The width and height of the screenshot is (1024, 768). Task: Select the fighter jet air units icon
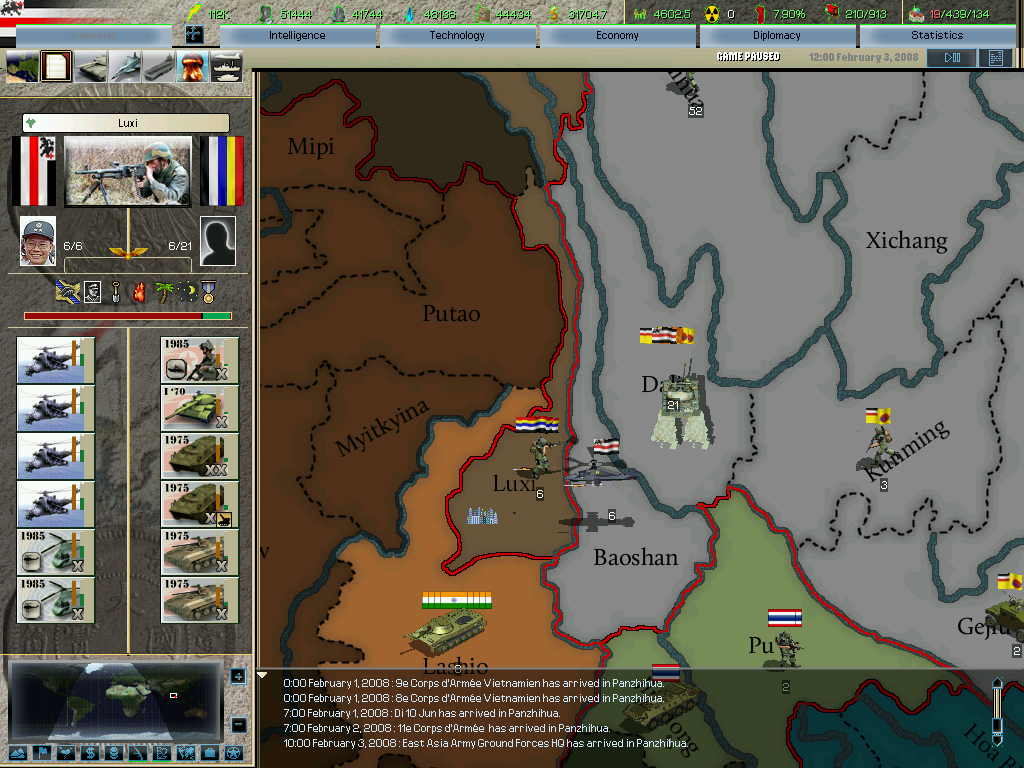pyautogui.click(x=125, y=67)
